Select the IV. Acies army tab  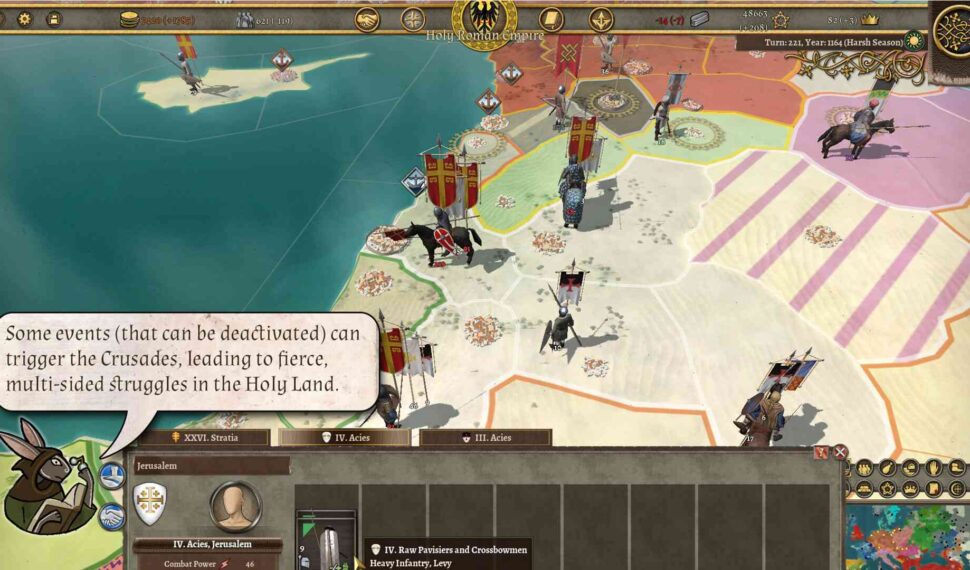tap(344, 437)
